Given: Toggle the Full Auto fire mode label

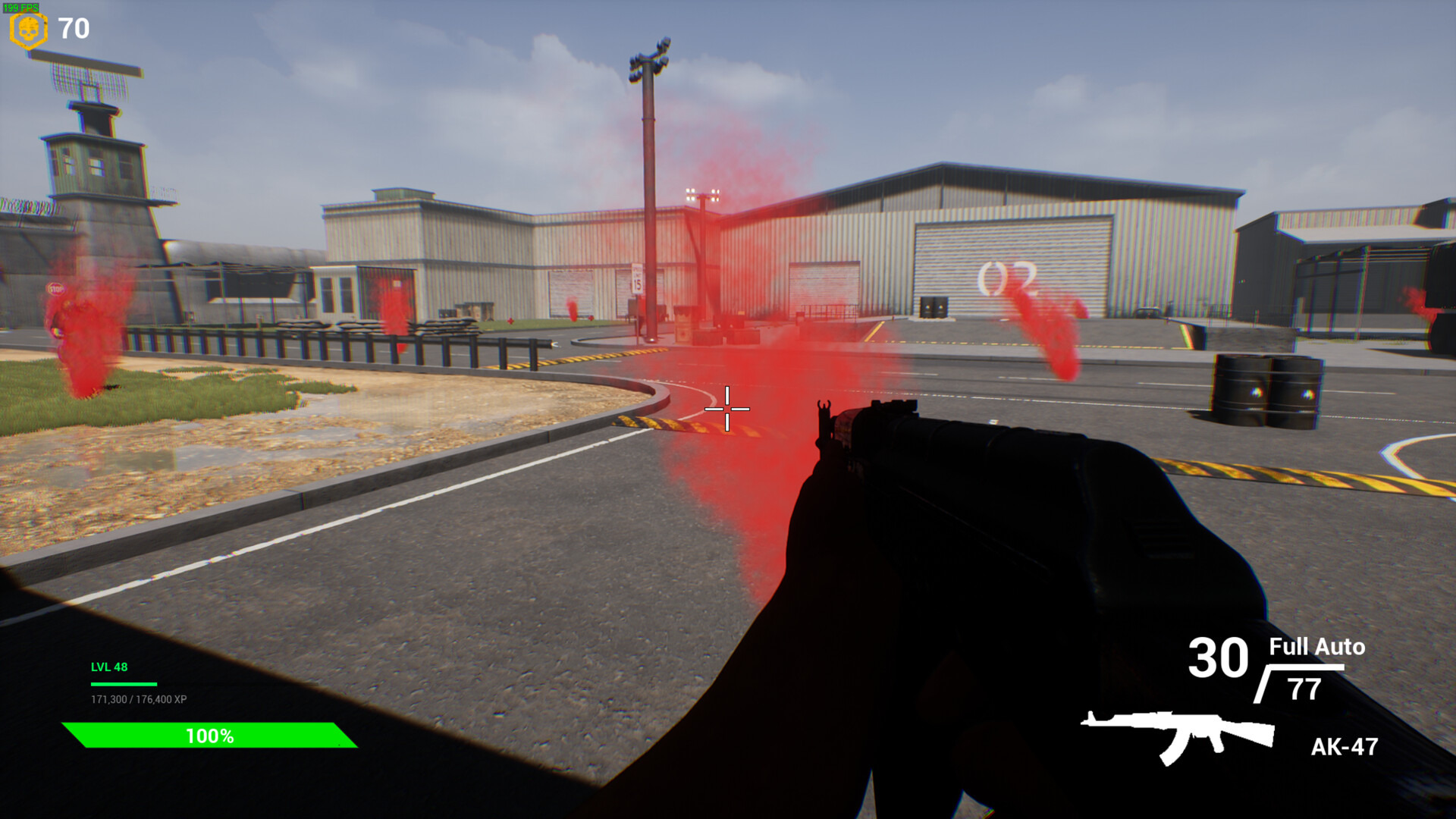Looking at the screenshot, I should click(x=1316, y=648).
